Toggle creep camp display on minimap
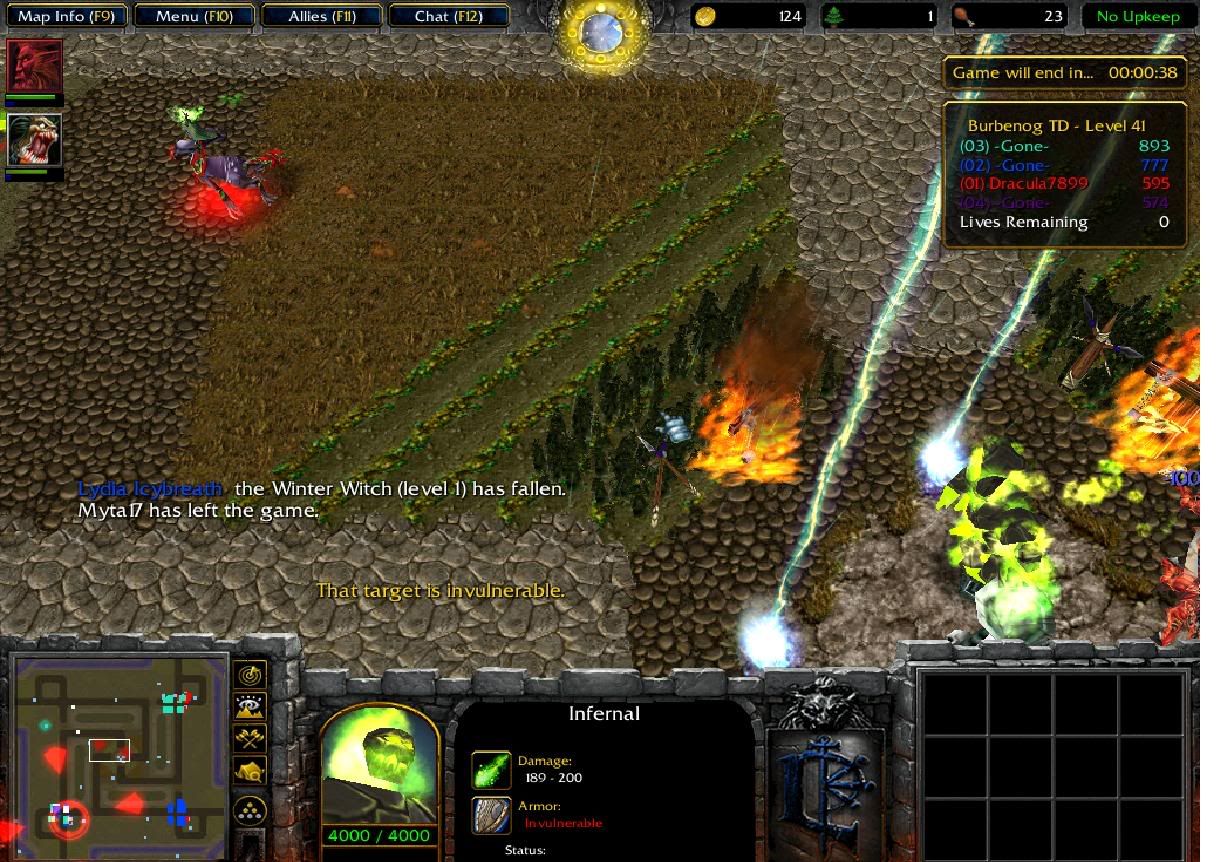The width and height of the screenshot is (1217, 862). coord(249,771)
